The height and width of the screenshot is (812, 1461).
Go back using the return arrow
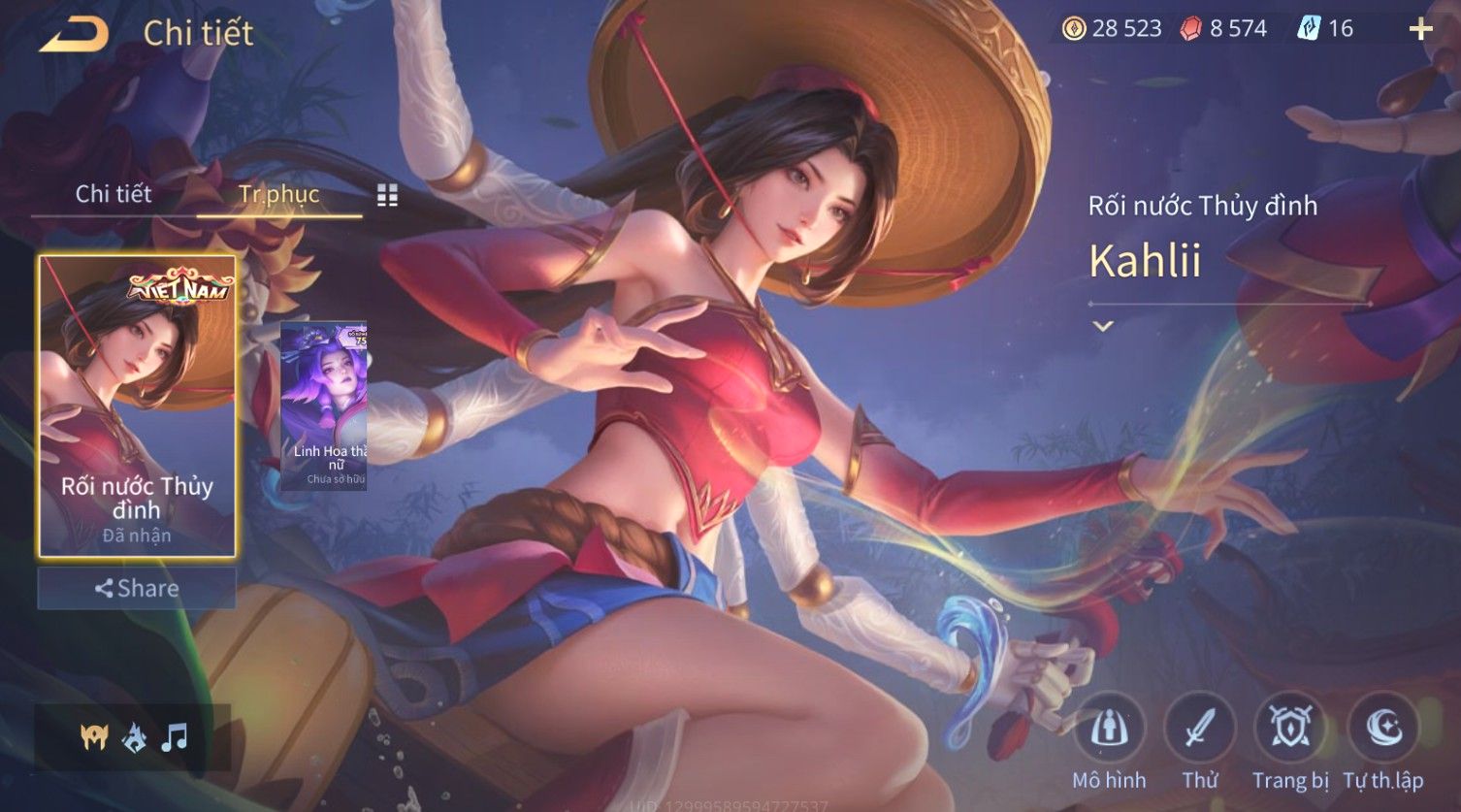point(74,34)
